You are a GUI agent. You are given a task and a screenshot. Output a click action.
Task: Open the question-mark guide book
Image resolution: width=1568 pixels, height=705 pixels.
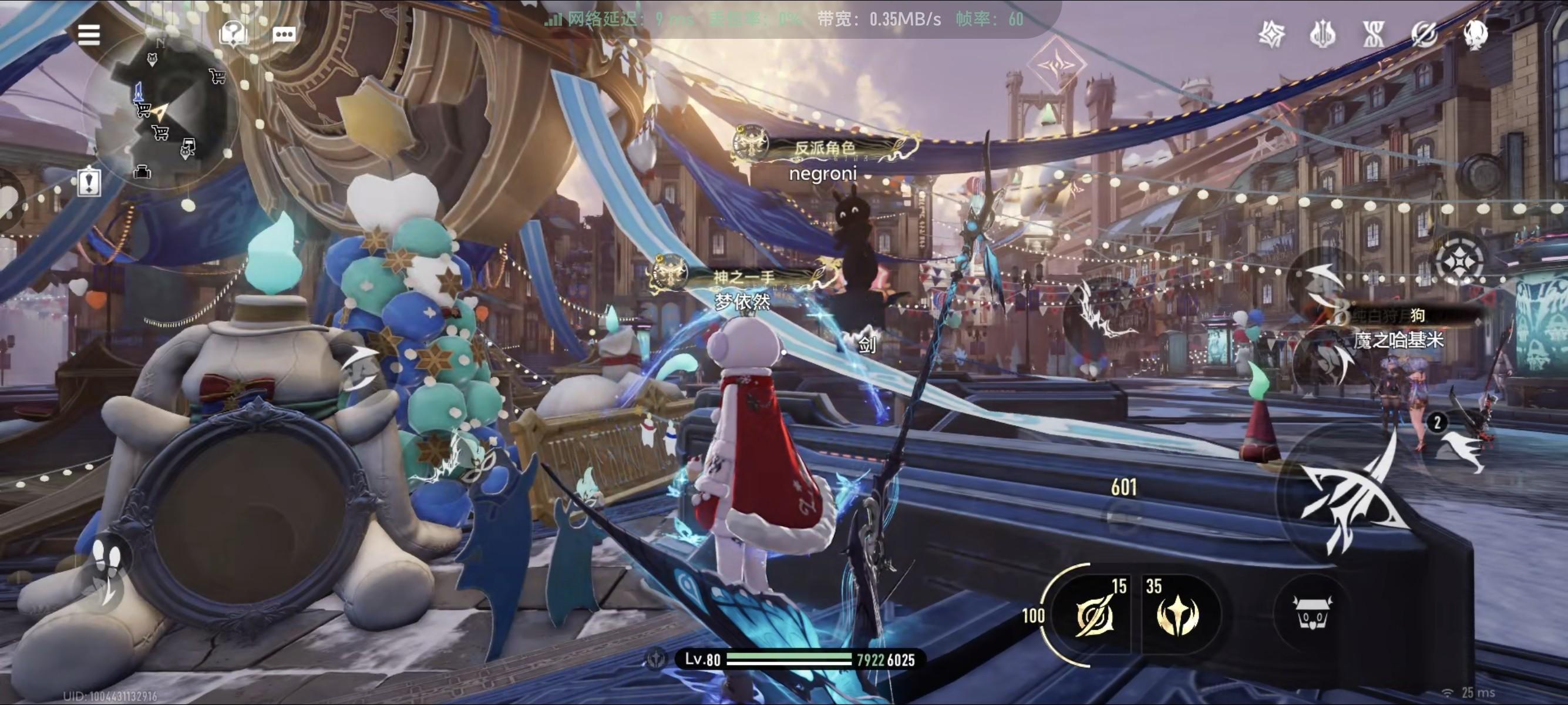(233, 33)
